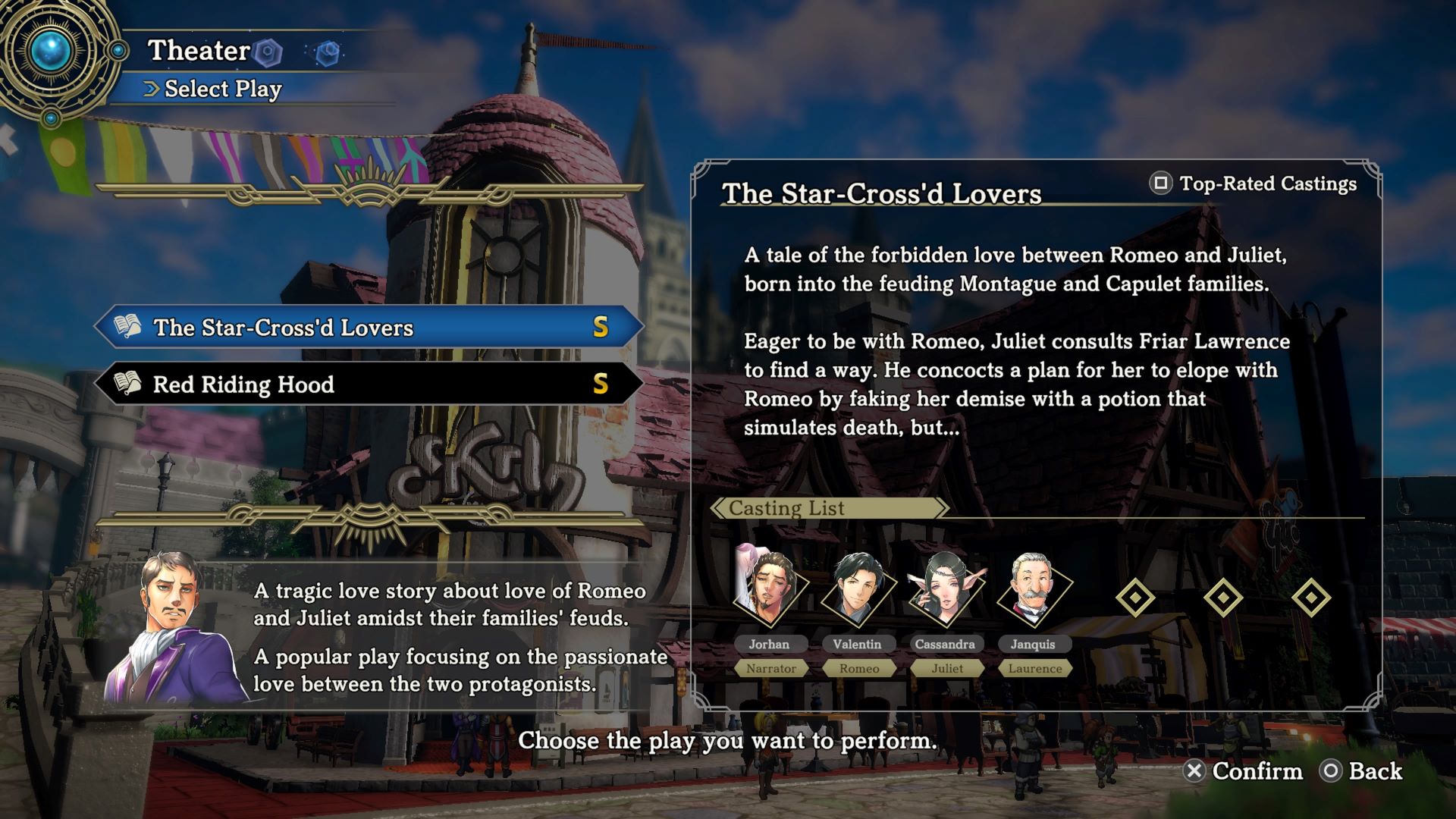Select Jorhan the Narrator portrait
Screen dimensions: 1456x819
(769, 591)
